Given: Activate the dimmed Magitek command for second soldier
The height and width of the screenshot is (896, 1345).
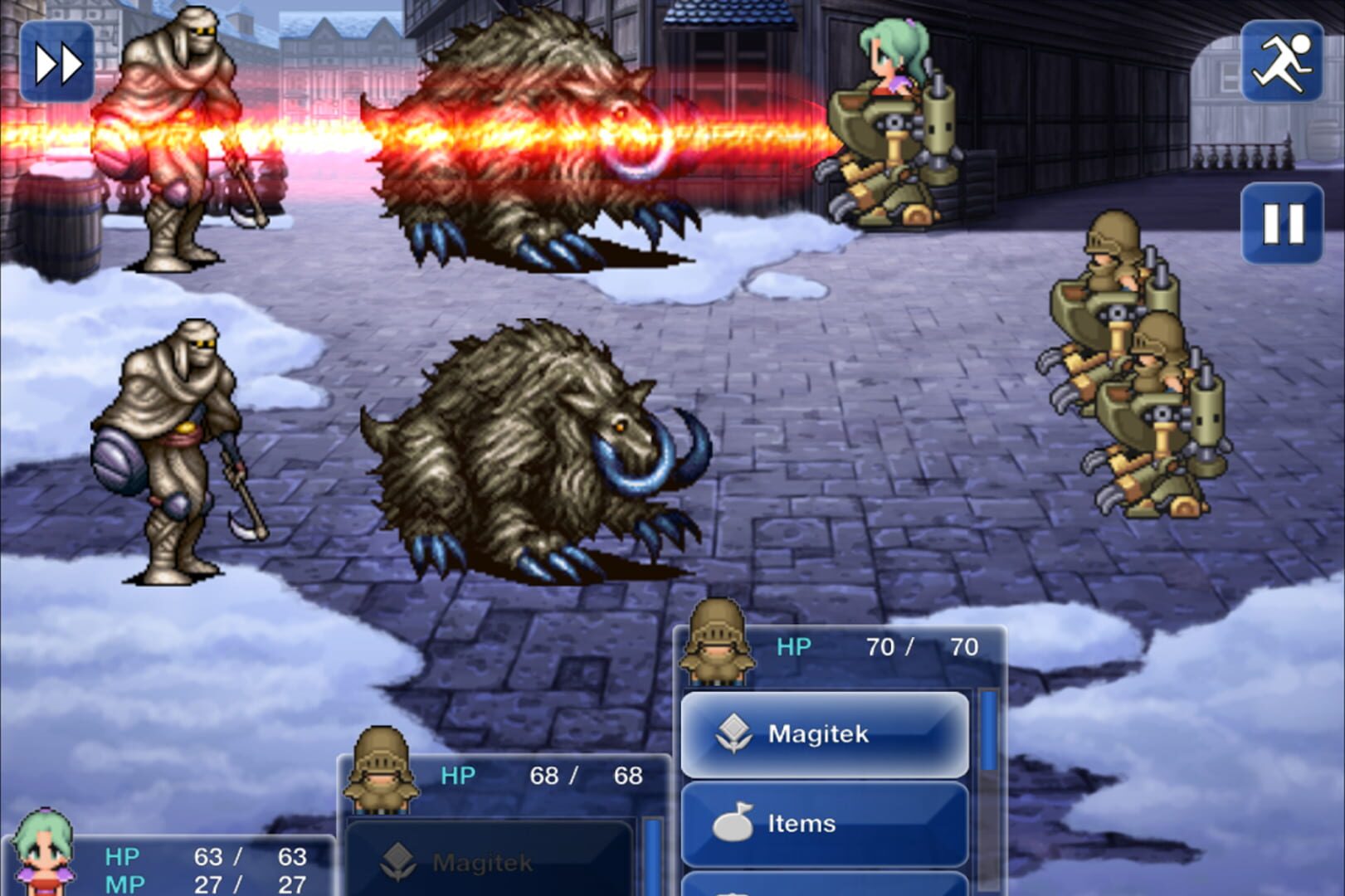Looking at the screenshot, I should [481, 860].
